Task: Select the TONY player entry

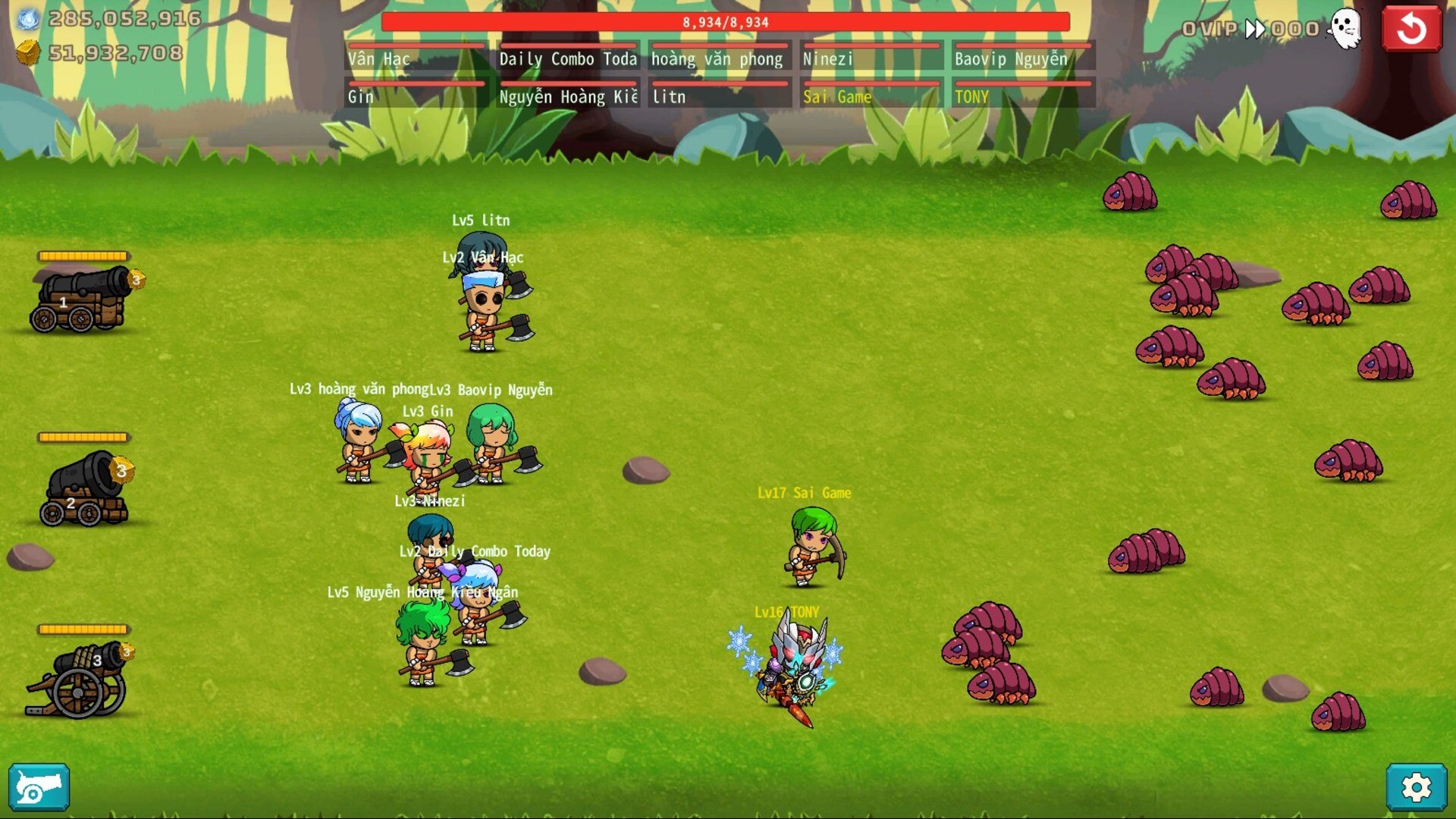Action: (x=1022, y=95)
